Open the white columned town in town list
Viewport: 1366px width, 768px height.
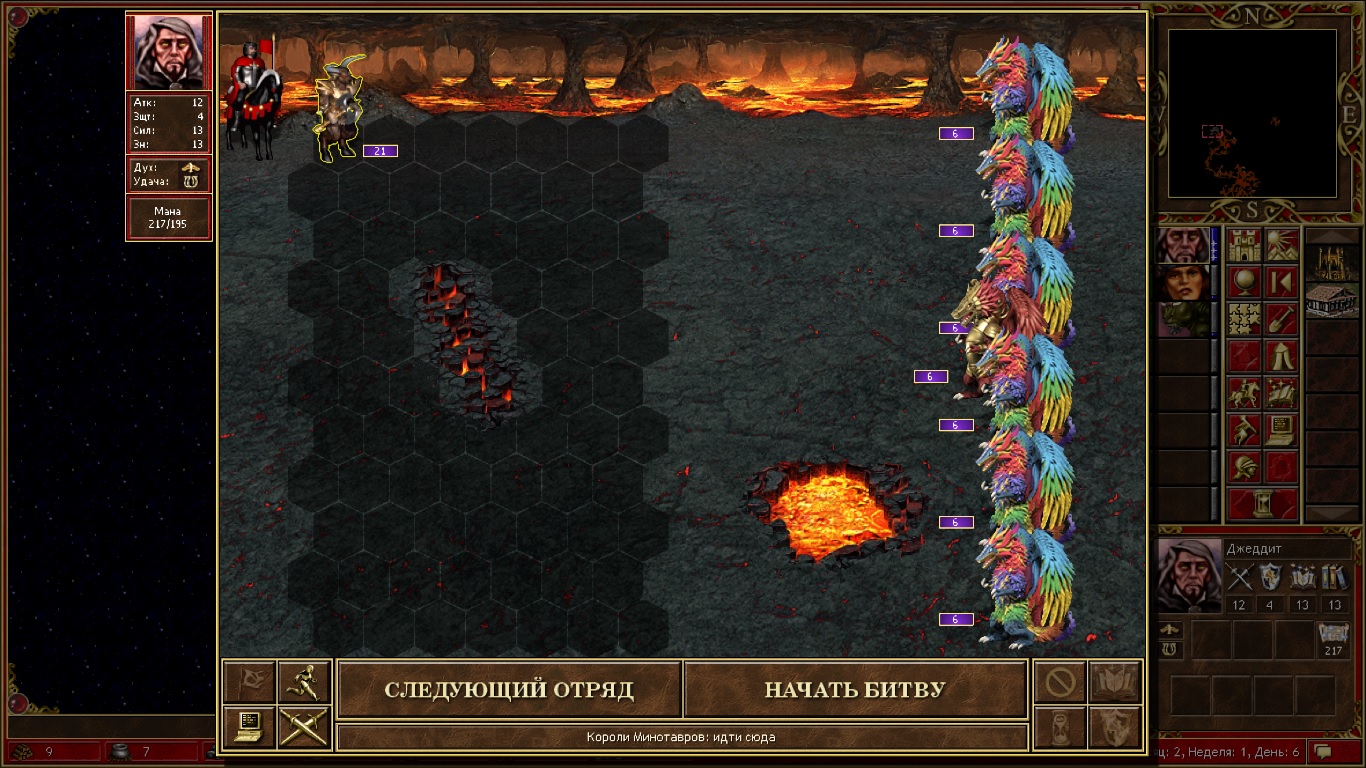pyautogui.click(x=1332, y=300)
